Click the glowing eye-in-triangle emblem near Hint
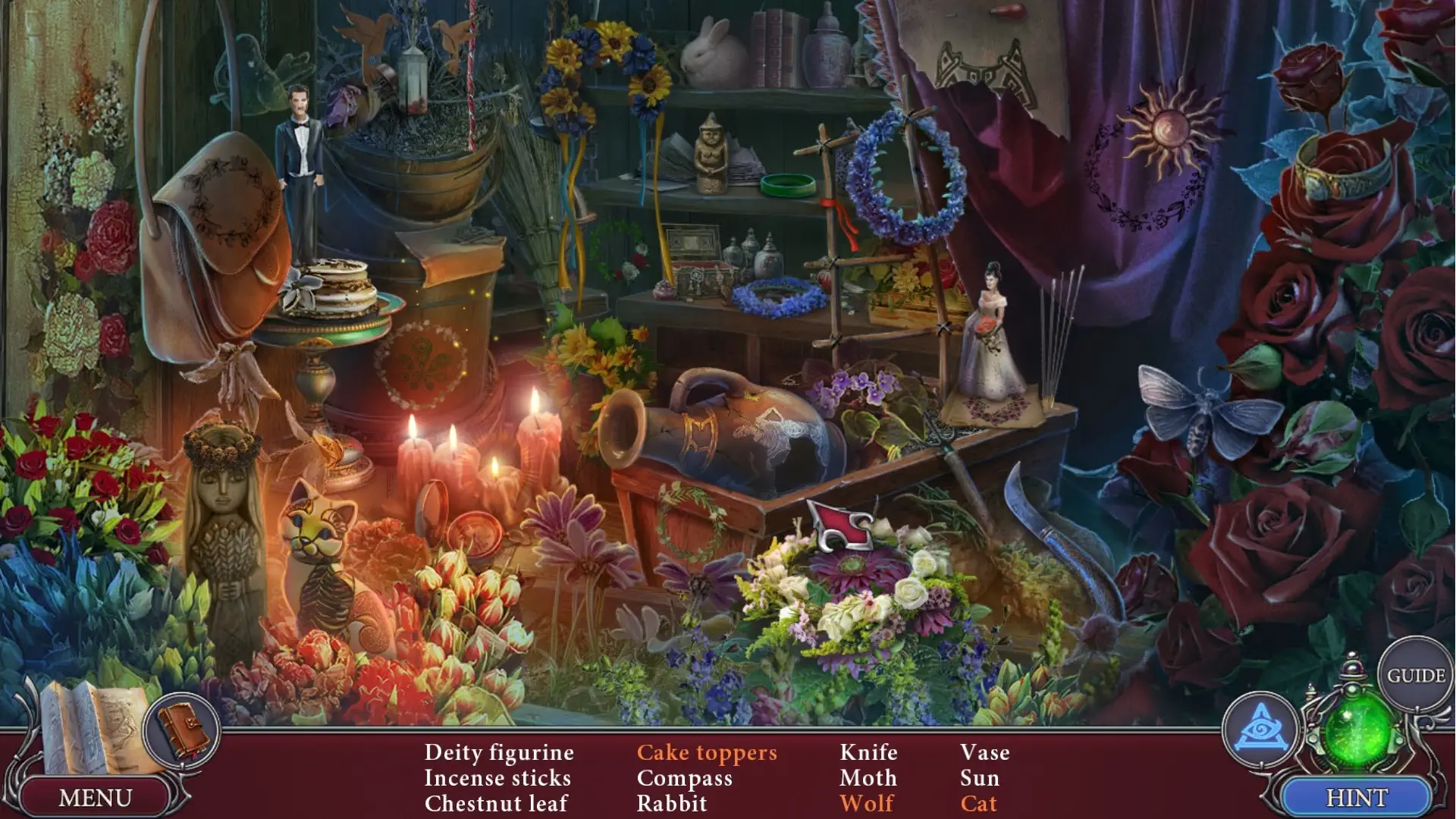The height and width of the screenshot is (819, 1456). [1263, 726]
